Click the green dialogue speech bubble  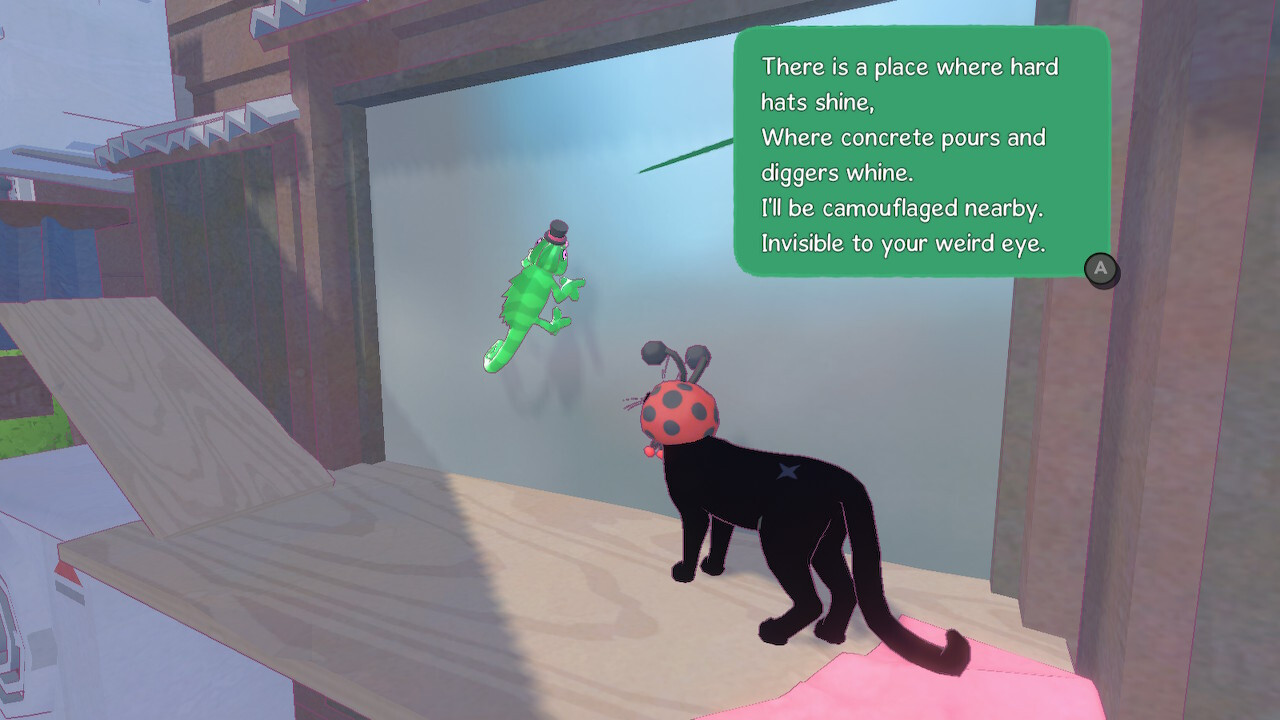pyautogui.click(x=920, y=150)
